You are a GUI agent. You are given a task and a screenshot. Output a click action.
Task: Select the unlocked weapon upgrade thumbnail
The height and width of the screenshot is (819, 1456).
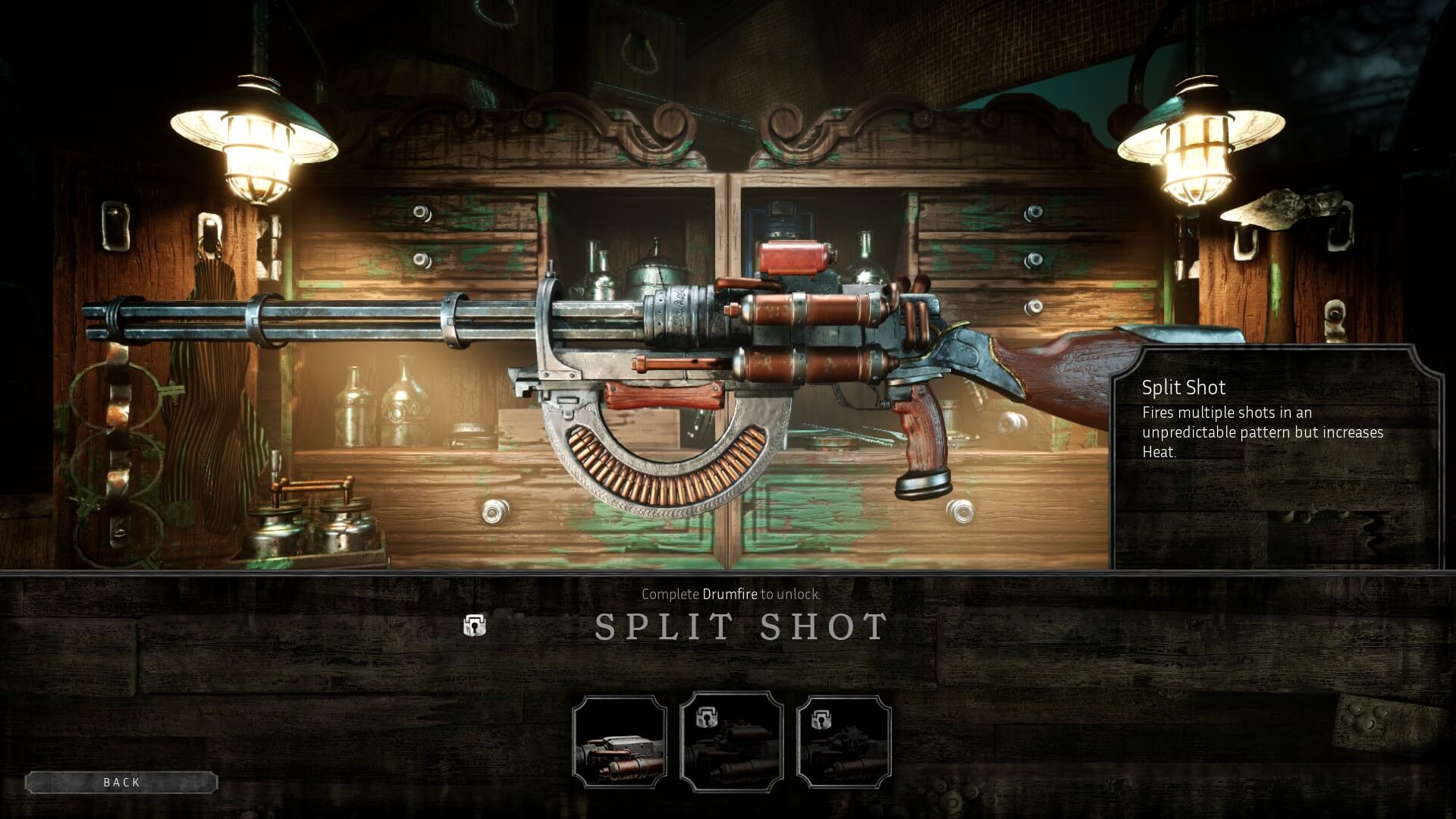620,742
